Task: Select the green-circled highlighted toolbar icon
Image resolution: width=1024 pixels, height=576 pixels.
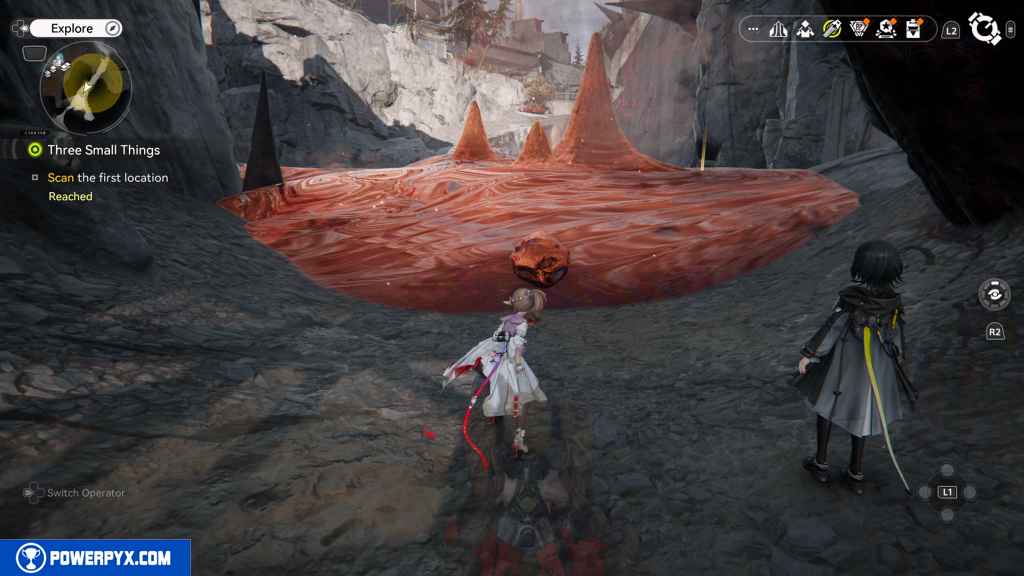Action: [x=831, y=29]
